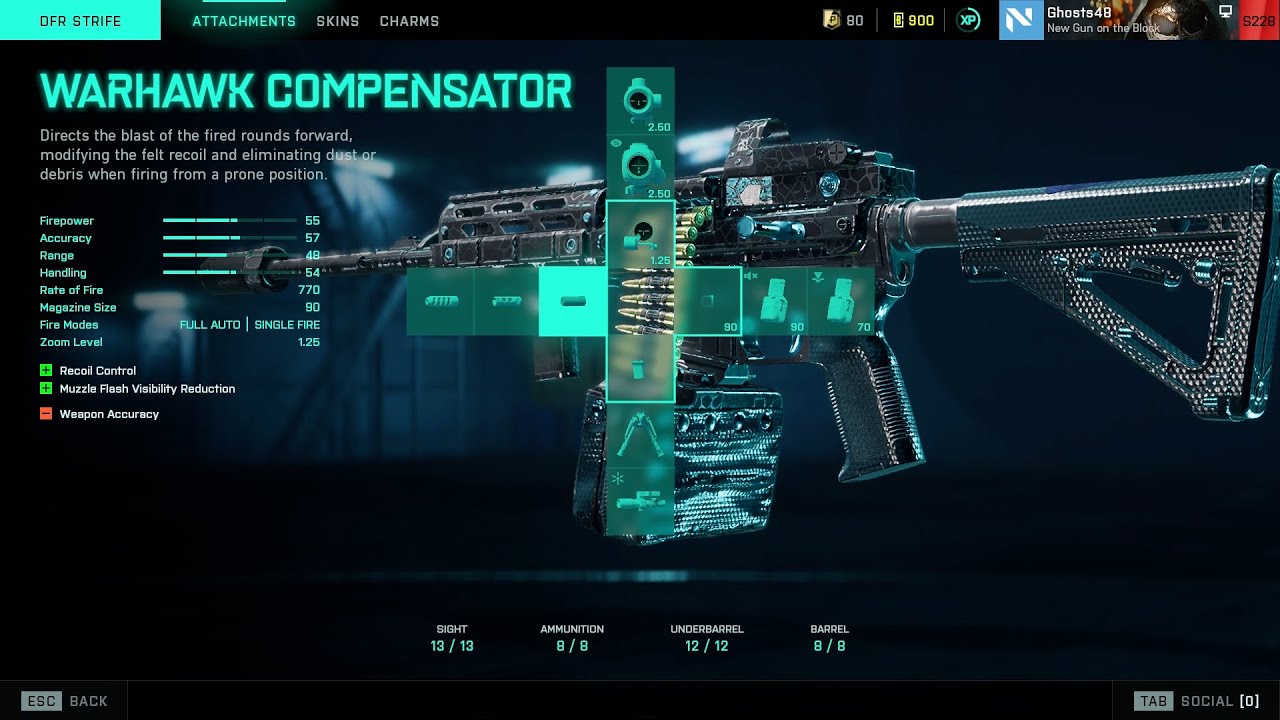Select the highlighted Warhawk Compensator barrel slot
The height and width of the screenshot is (720, 1280).
pyautogui.click(x=573, y=301)
